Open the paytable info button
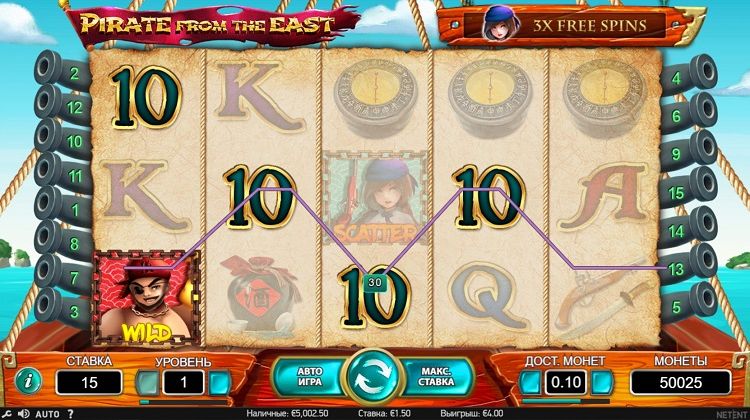Viewport: 750px width, 420px height. 26,380
